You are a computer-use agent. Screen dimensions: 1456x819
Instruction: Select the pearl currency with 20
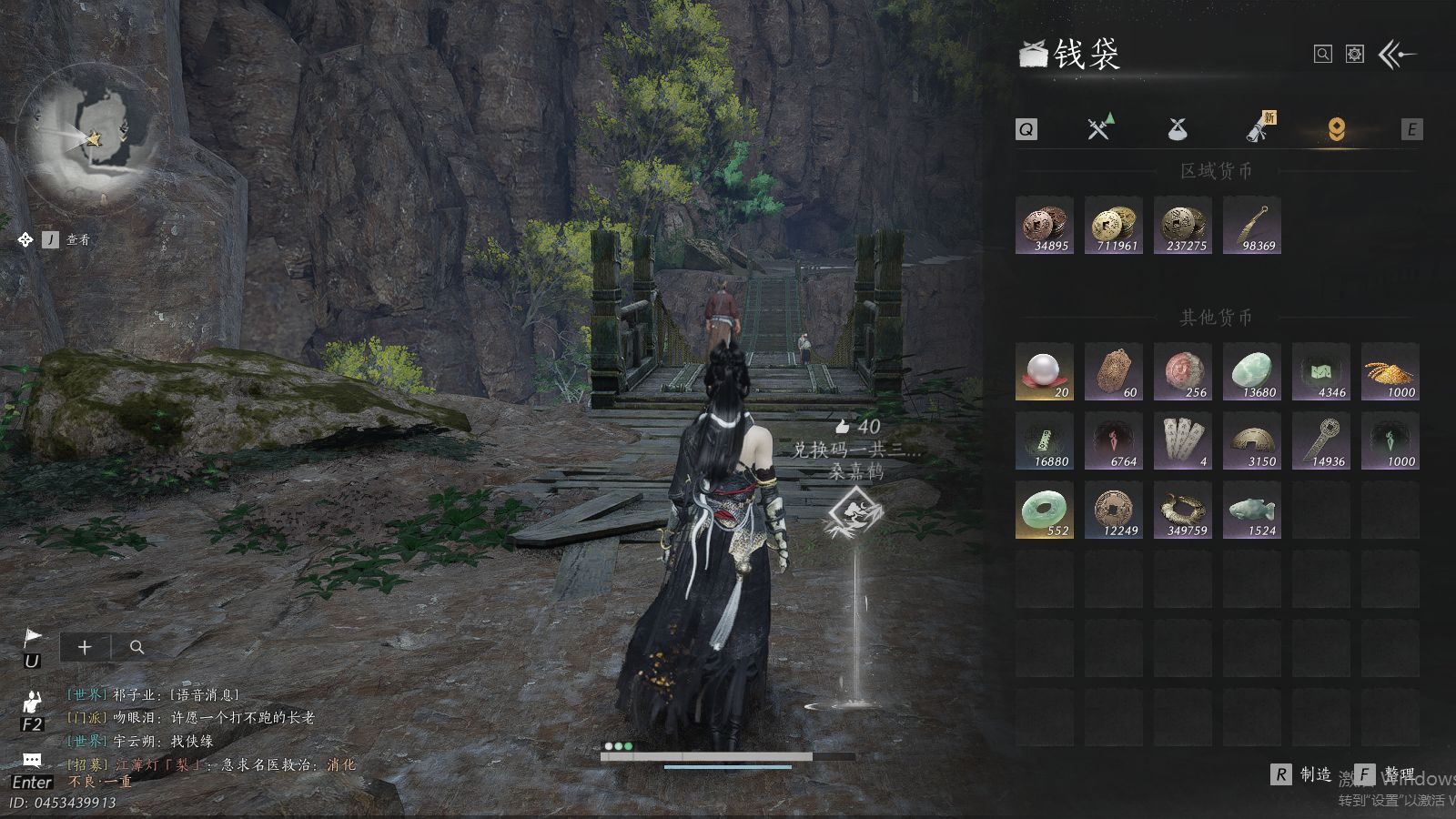pos(1045,372)
